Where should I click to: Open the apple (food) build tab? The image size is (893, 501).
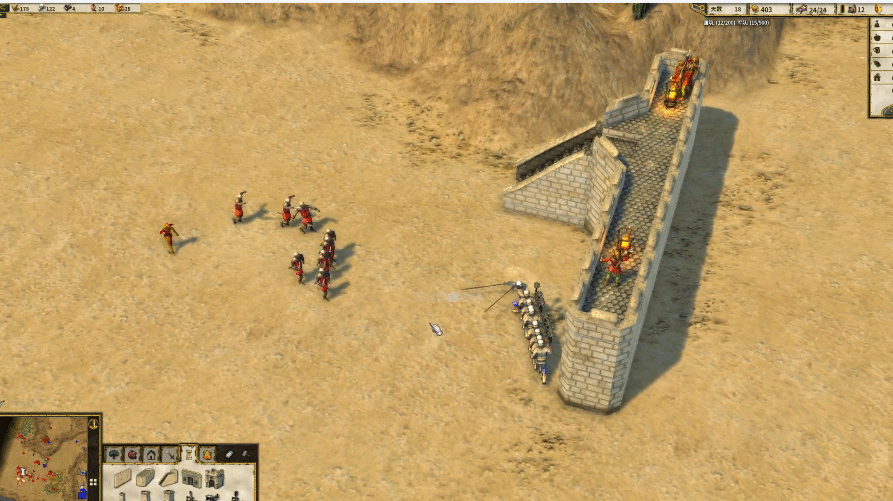click(x=133, y=454)
